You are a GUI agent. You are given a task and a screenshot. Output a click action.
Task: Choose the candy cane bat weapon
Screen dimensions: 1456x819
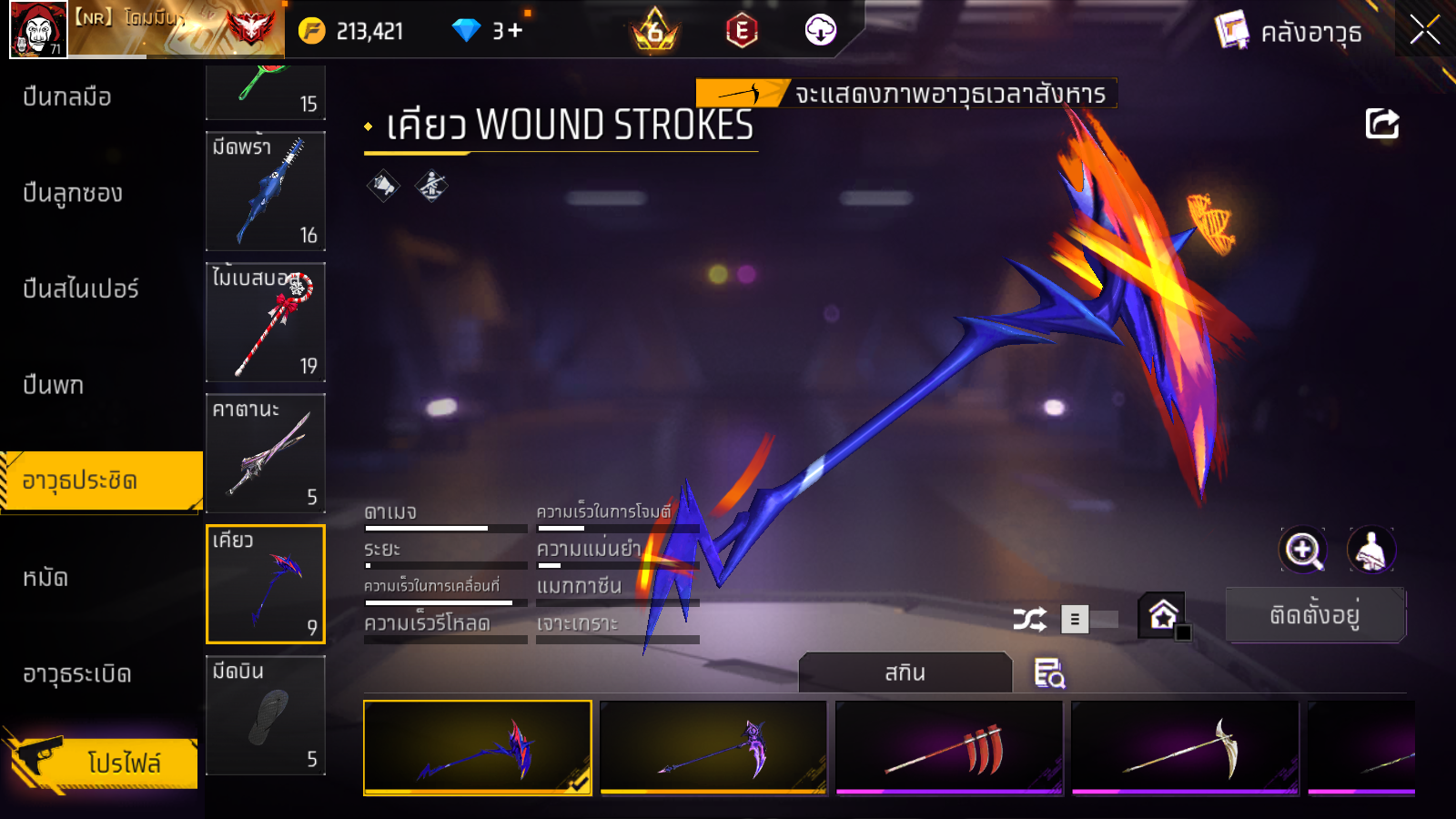coord(266,322)
